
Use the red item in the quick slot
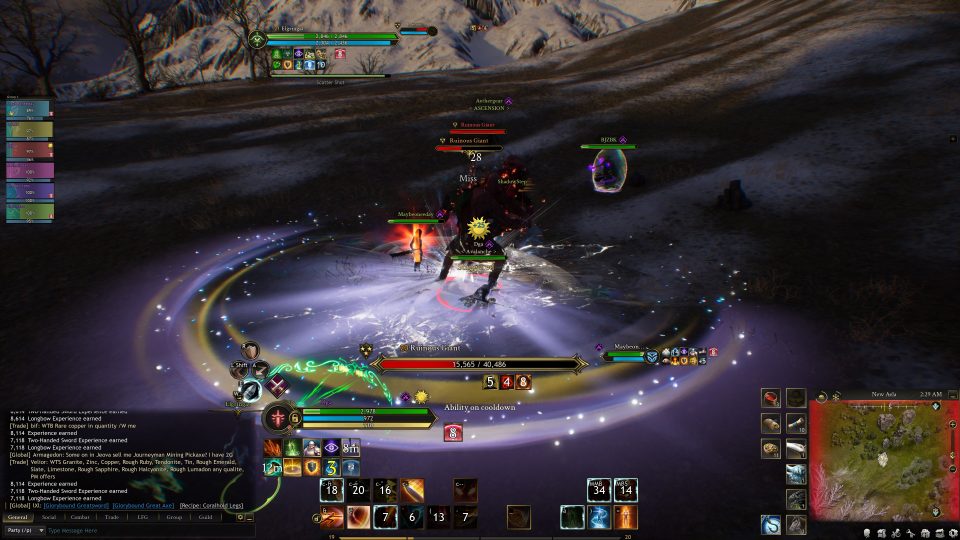(x=771, y=398)
